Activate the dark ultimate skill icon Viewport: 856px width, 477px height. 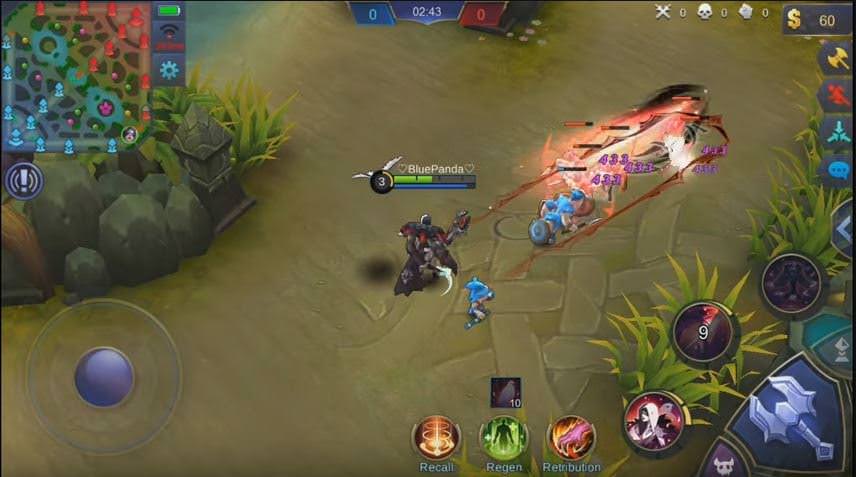click(x=791, y=283)
